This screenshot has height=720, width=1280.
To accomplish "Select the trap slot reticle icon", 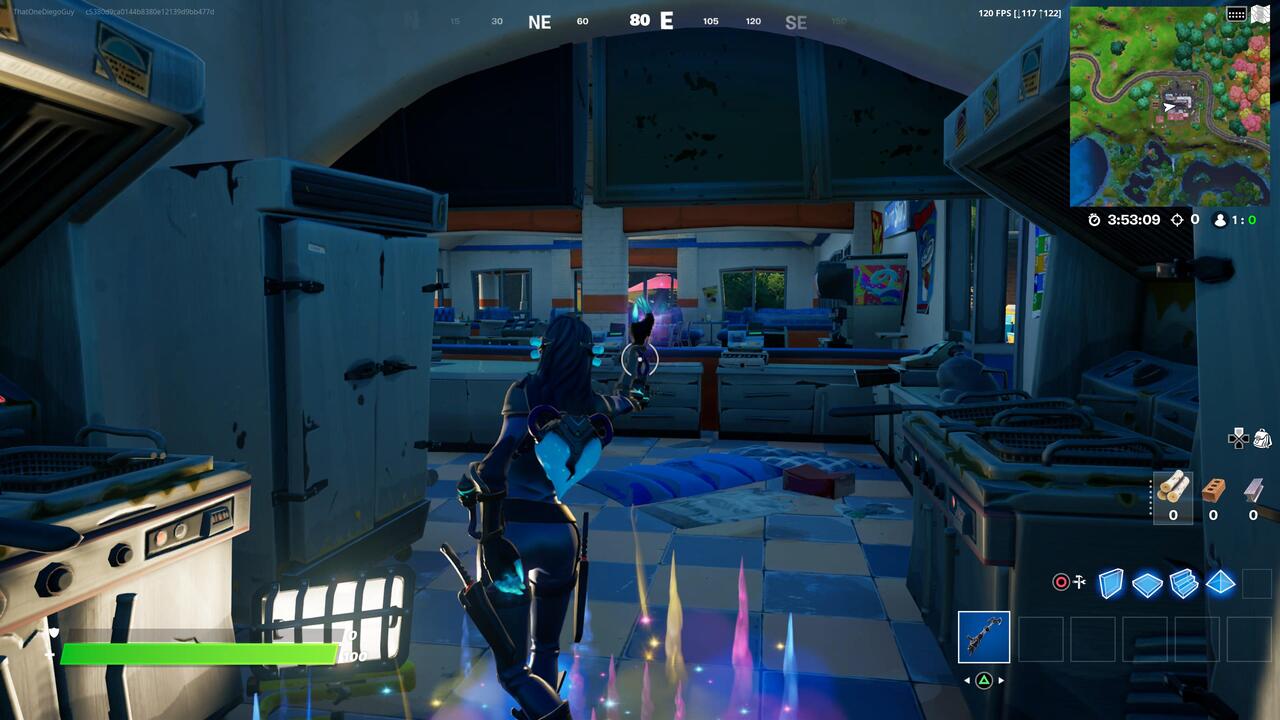I will pos(1061,583).
